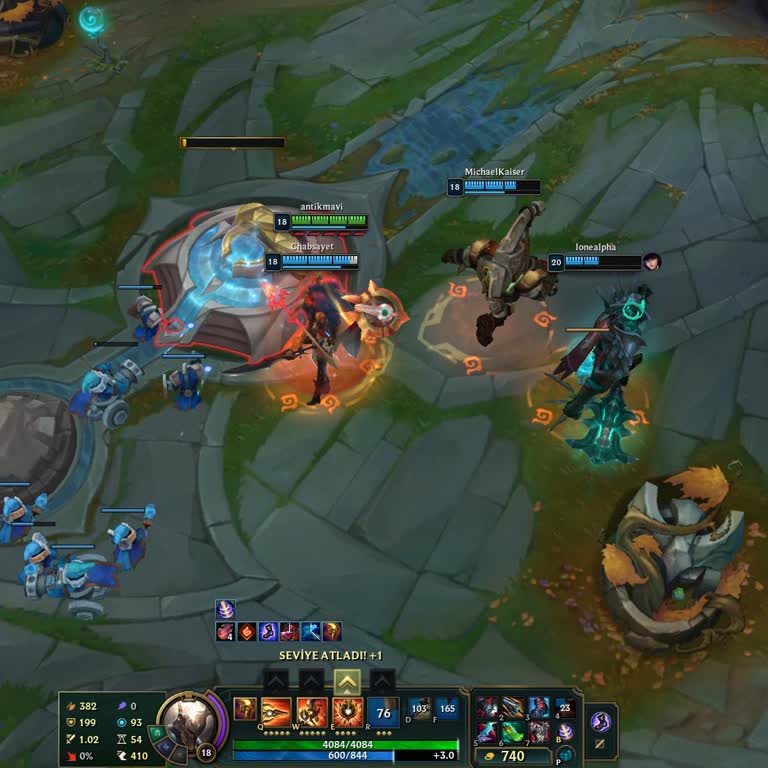Screen dimensions: 768x768
Task: Select the item in inventory slot 7
Action: 539,732
